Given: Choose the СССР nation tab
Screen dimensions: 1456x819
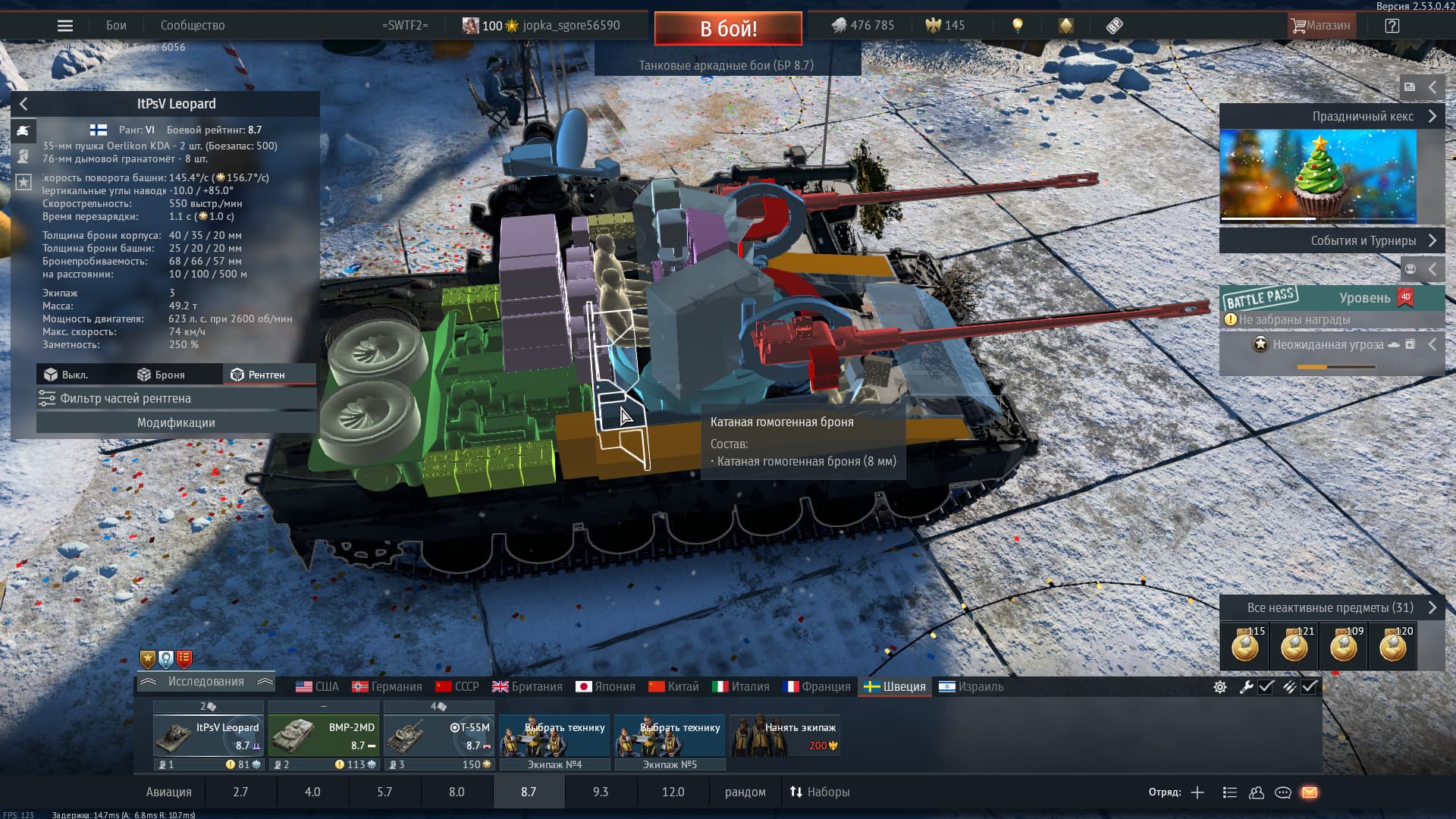Looking at the screenshot, I should pyautogui.click(x=457, y=686).
